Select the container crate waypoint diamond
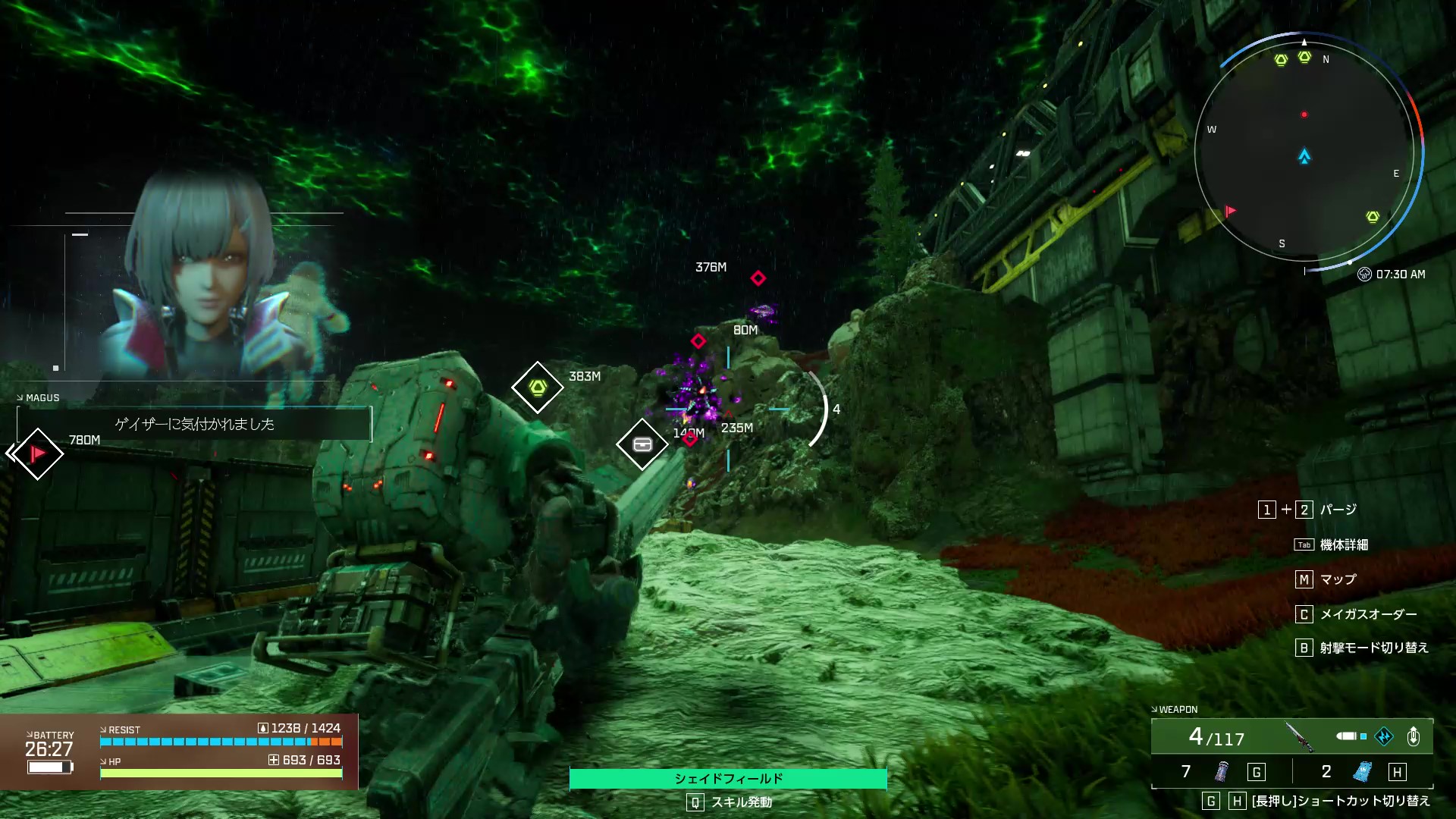The height and width of the screenshot is (819, 1456). 642,444
